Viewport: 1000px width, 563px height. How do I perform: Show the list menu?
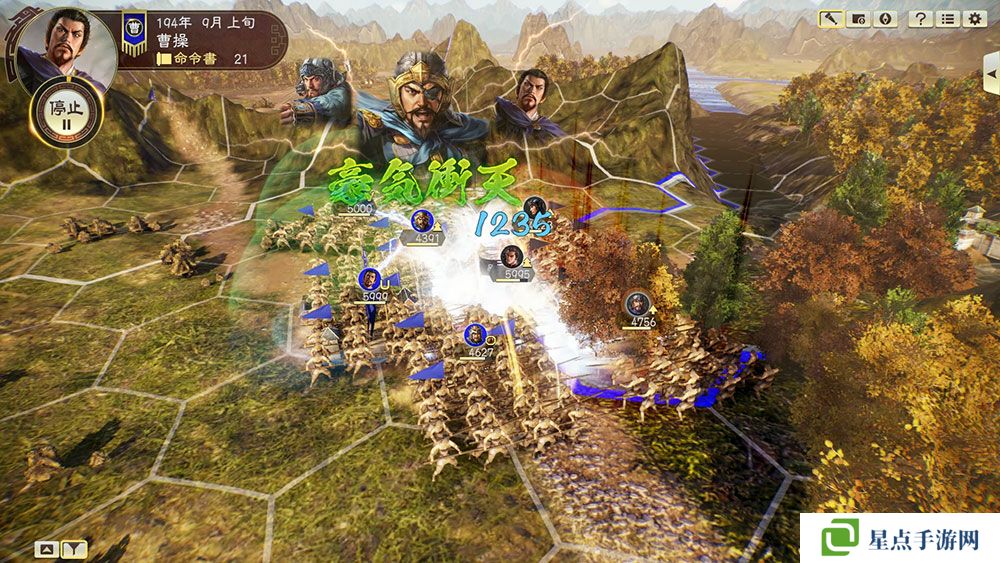click(948, 19)
